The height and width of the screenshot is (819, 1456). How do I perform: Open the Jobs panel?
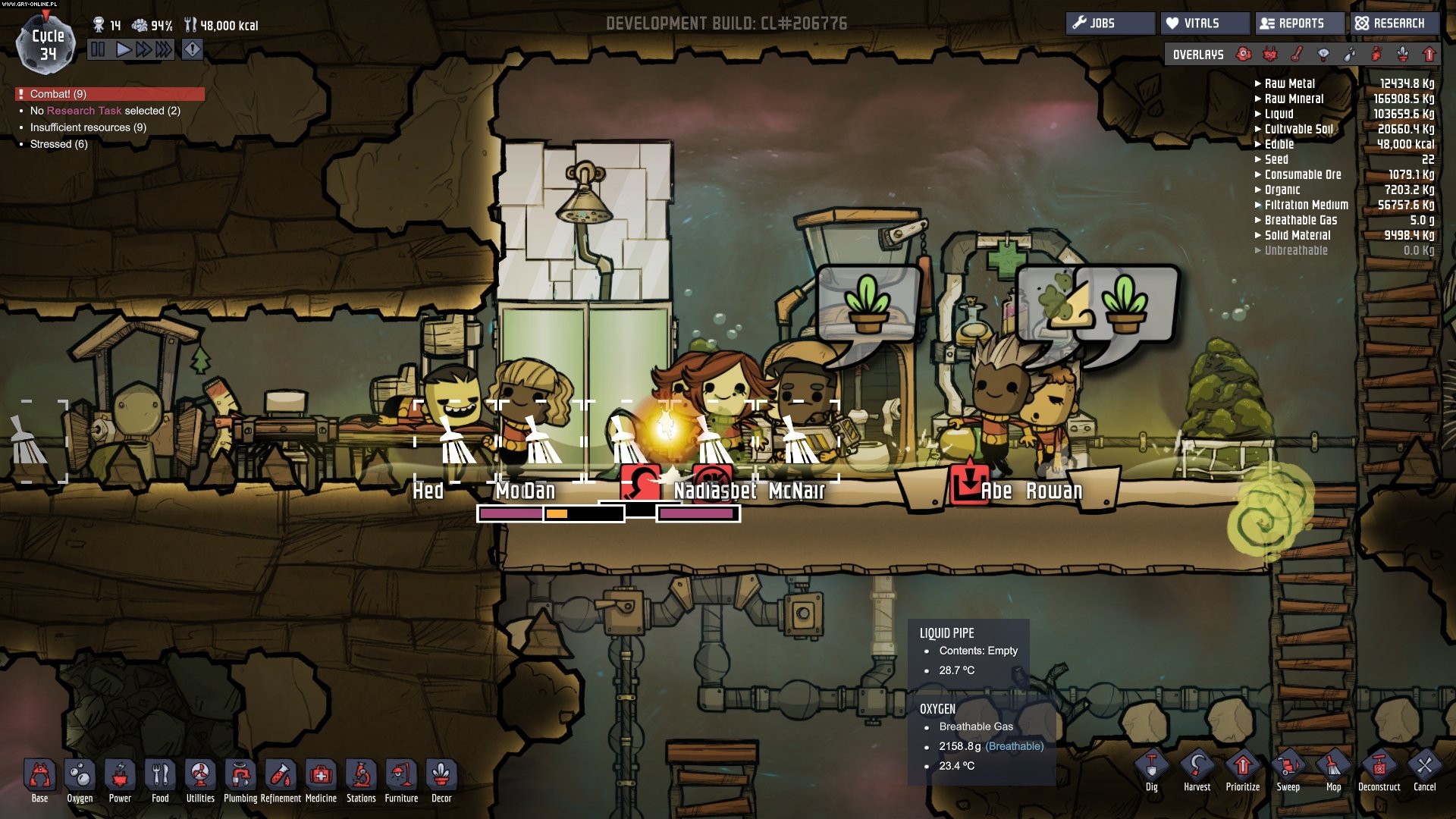pyautogui.click(x=1110, y=24)
